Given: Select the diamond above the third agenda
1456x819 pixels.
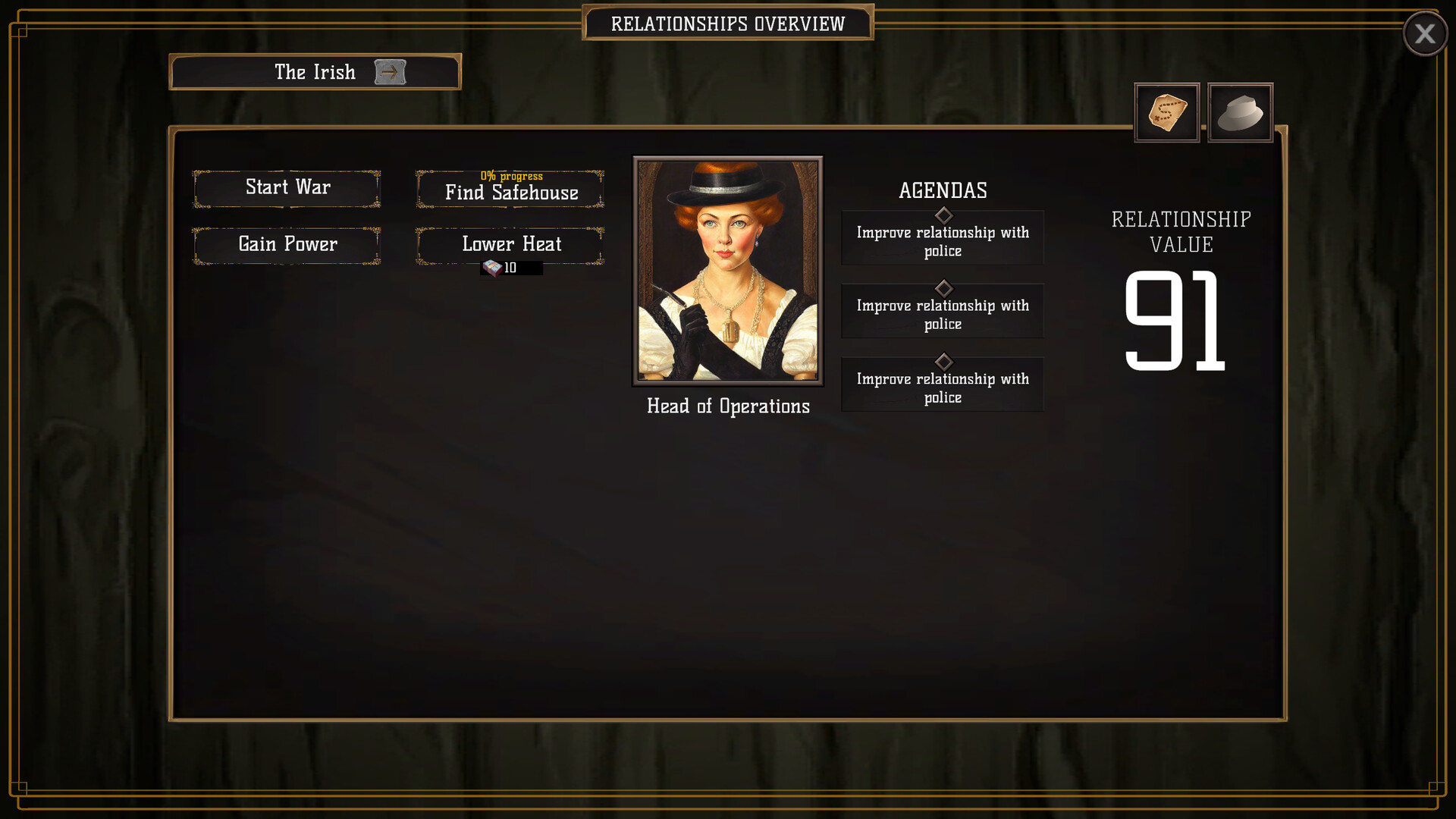Looking at the screenshot, I should 943,362.
